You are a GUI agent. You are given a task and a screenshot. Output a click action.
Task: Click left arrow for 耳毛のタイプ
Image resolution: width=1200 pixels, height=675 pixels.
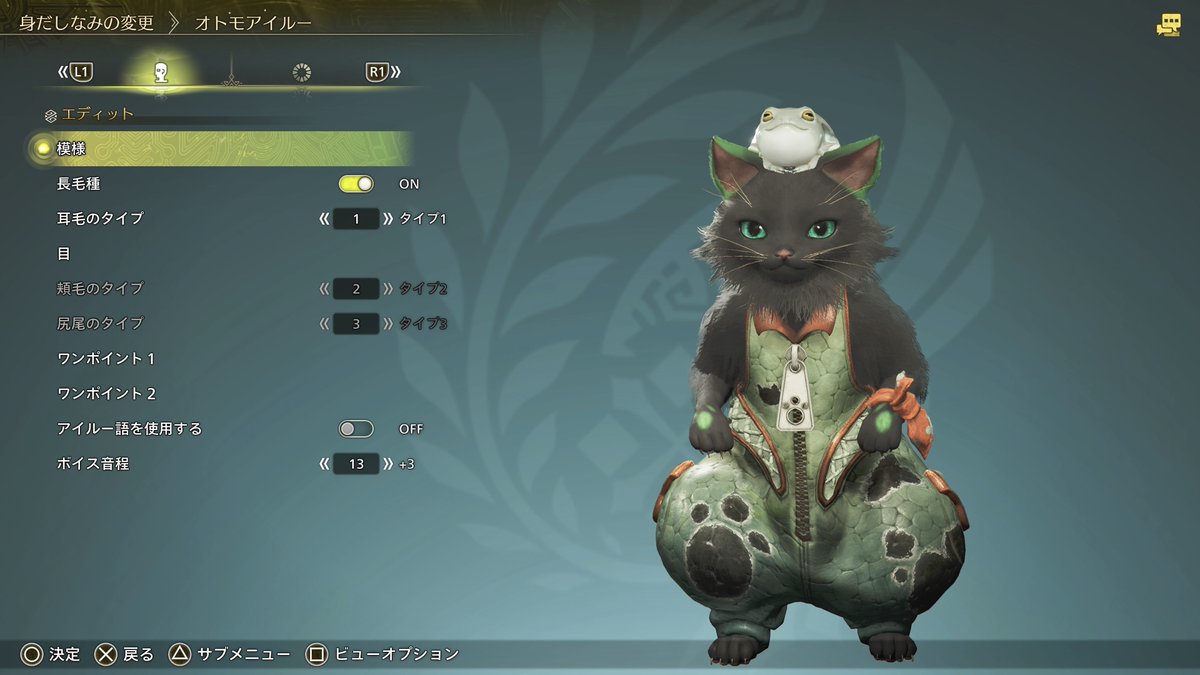324,218
